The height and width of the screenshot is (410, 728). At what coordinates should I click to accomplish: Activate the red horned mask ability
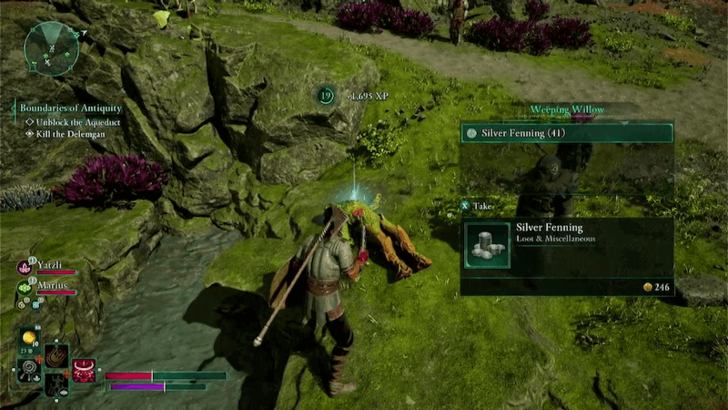click(83, 371)
